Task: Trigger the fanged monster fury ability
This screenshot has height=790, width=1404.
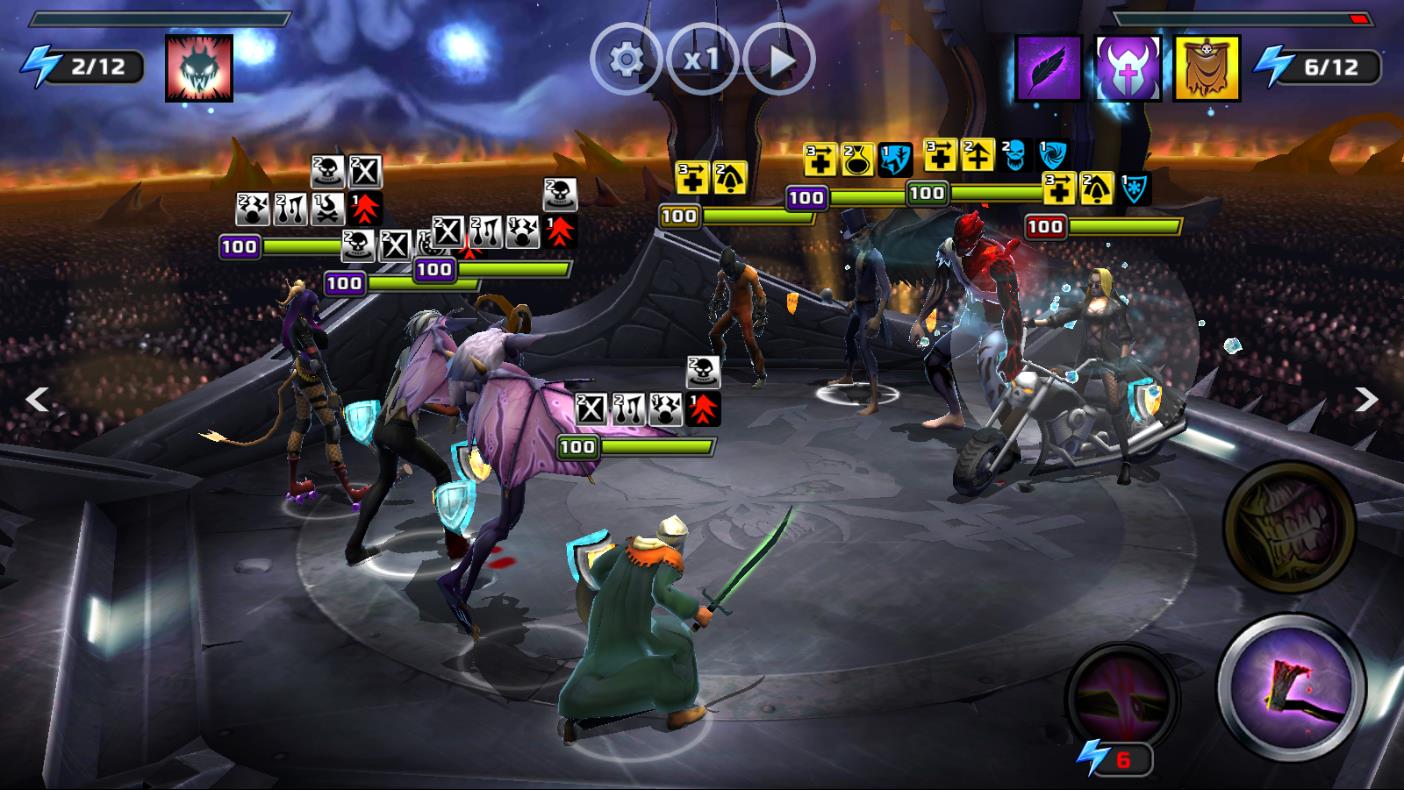Action: (1289, 527)
